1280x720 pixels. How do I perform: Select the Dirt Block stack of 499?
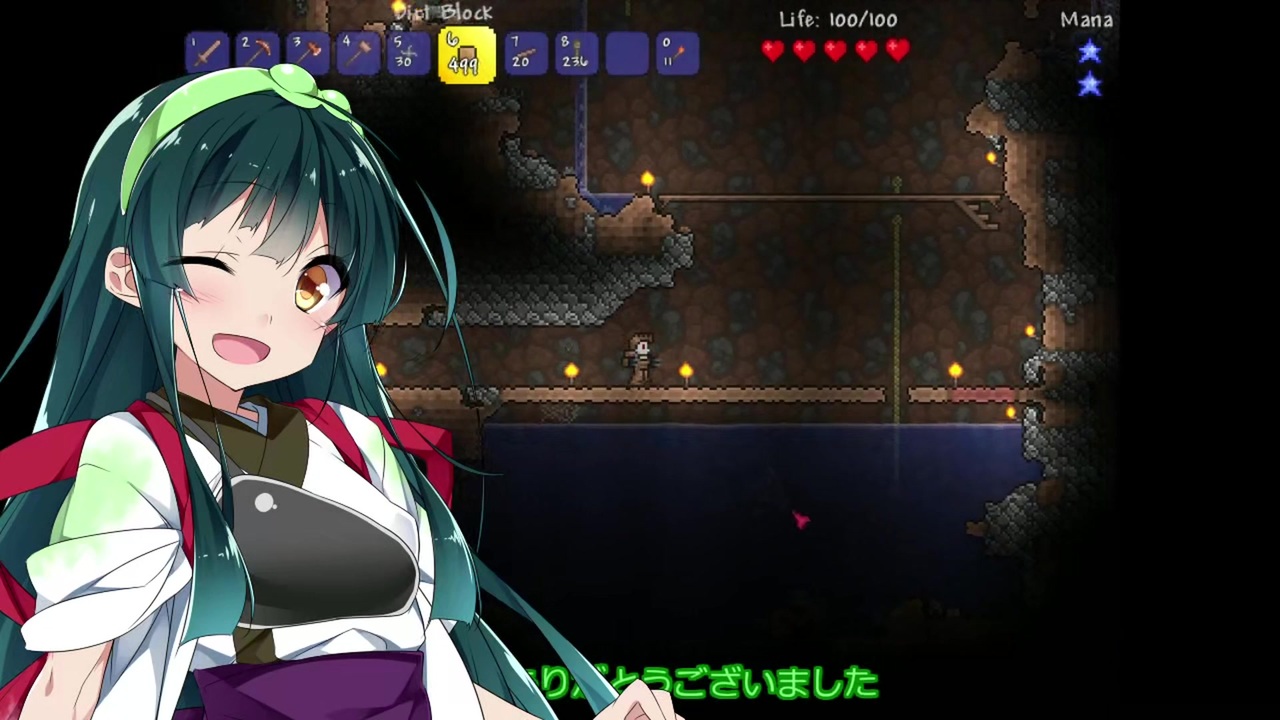coord(463,52)
